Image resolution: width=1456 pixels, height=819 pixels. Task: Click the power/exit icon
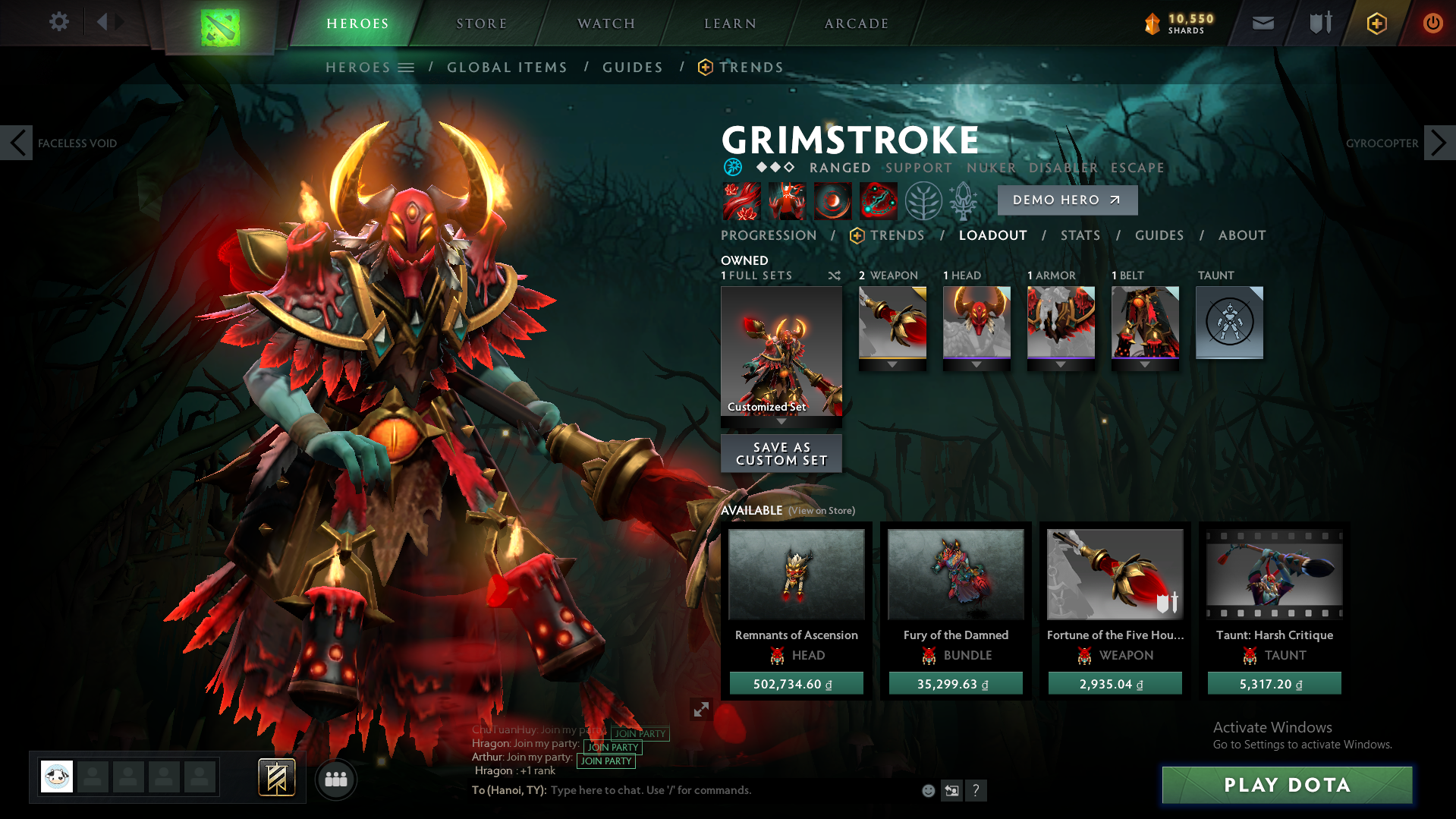coord(1432,22)
